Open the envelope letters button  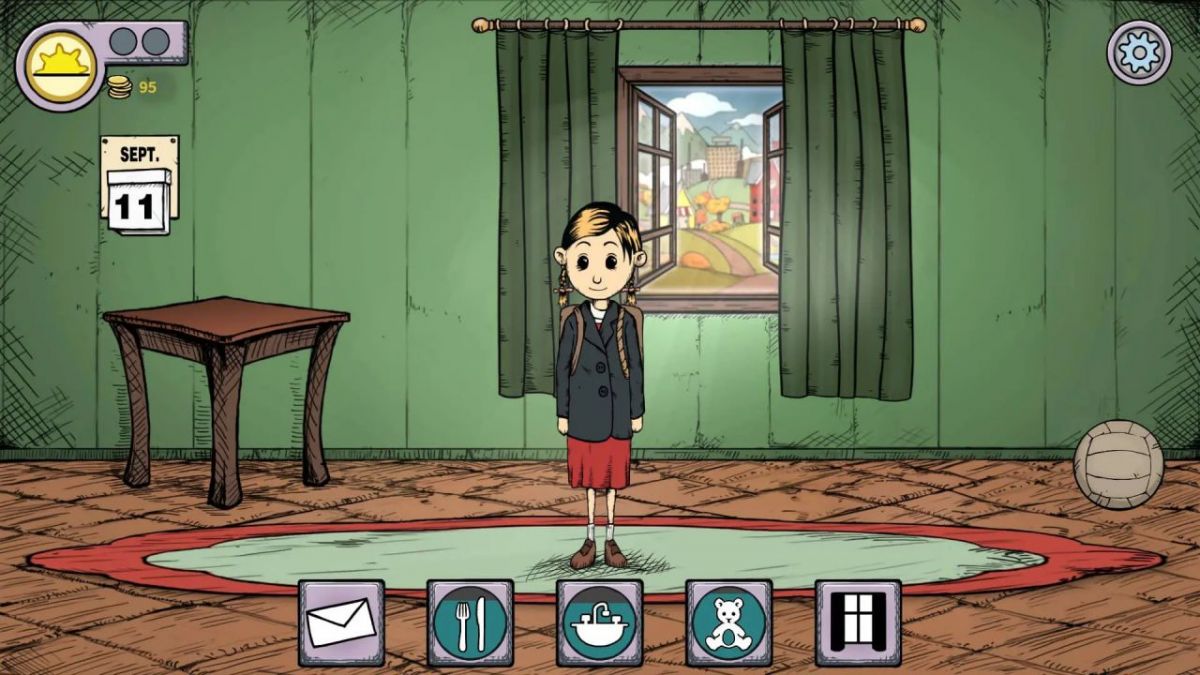tap(341, 622)
